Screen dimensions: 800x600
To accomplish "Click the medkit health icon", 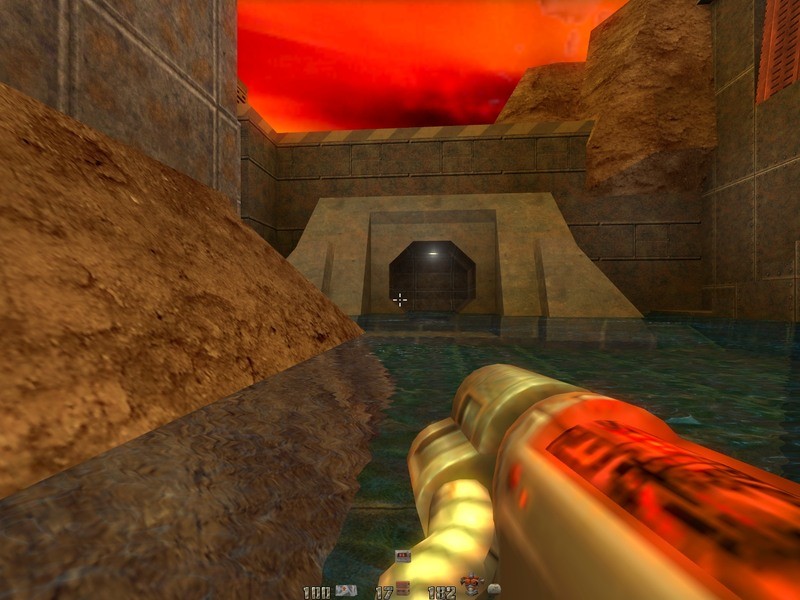I will (346, 591).
